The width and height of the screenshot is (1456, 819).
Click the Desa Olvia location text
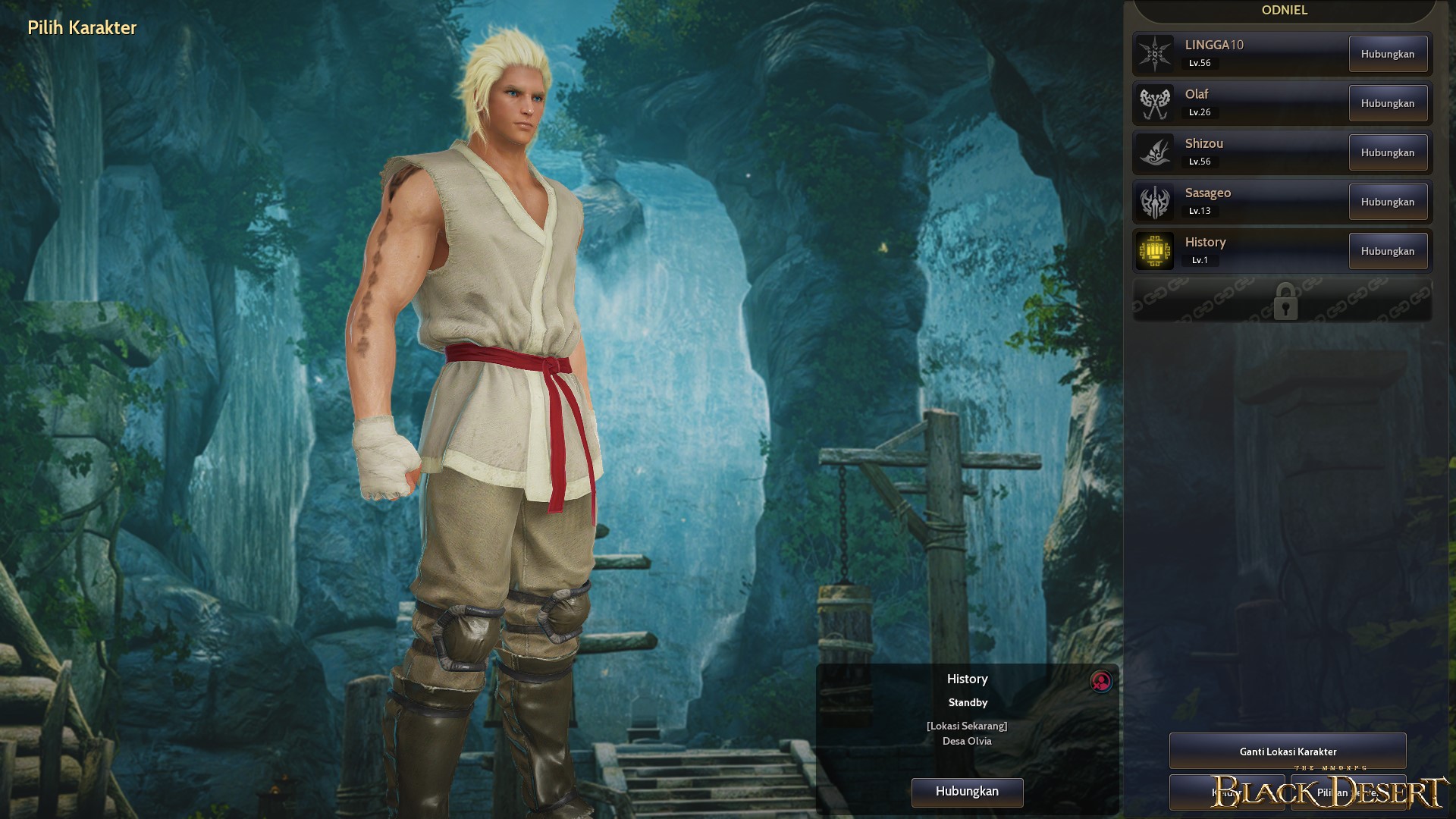[x=967, y=742]
